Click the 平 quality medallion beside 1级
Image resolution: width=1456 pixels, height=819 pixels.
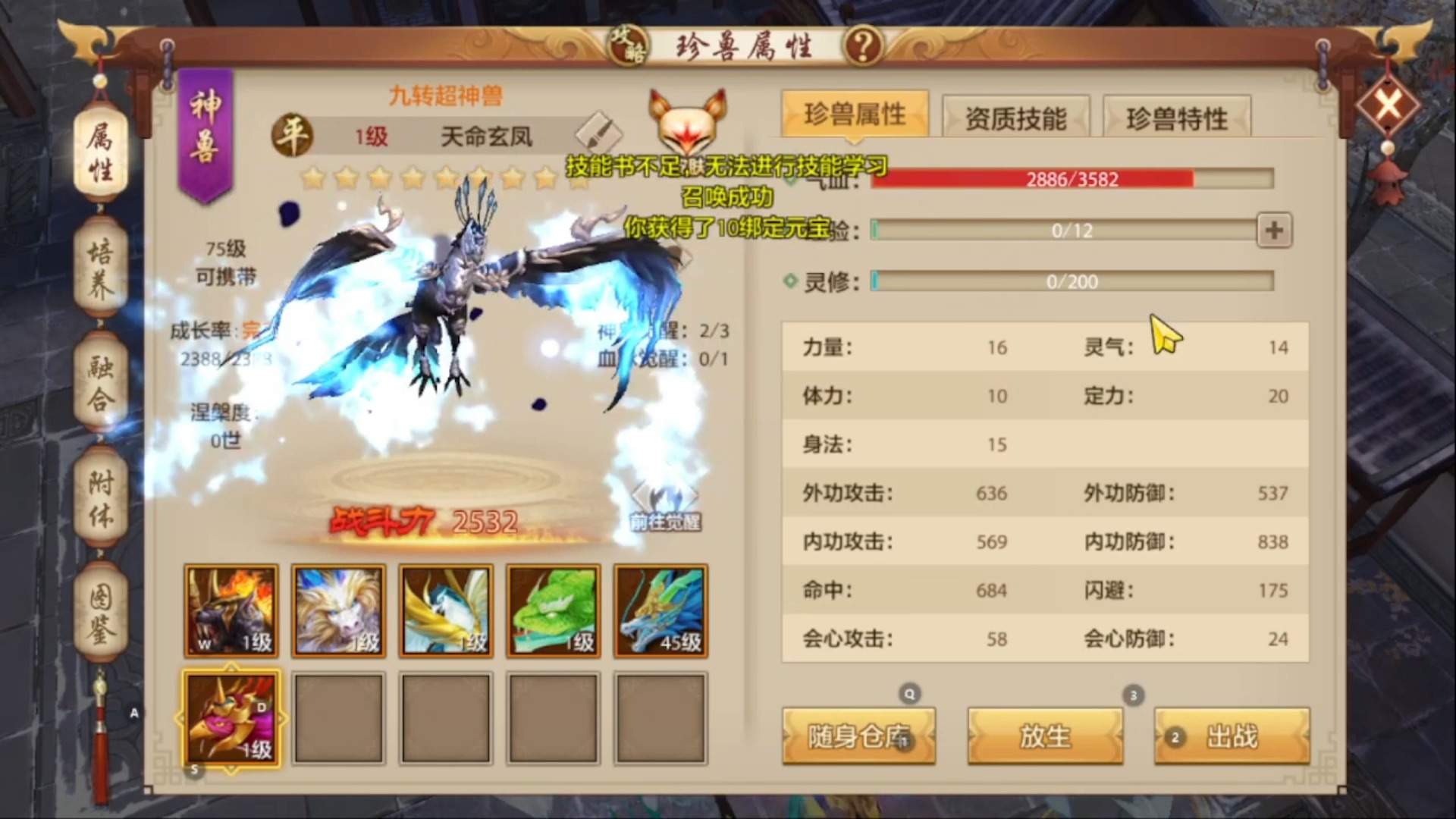coord(290,133)
